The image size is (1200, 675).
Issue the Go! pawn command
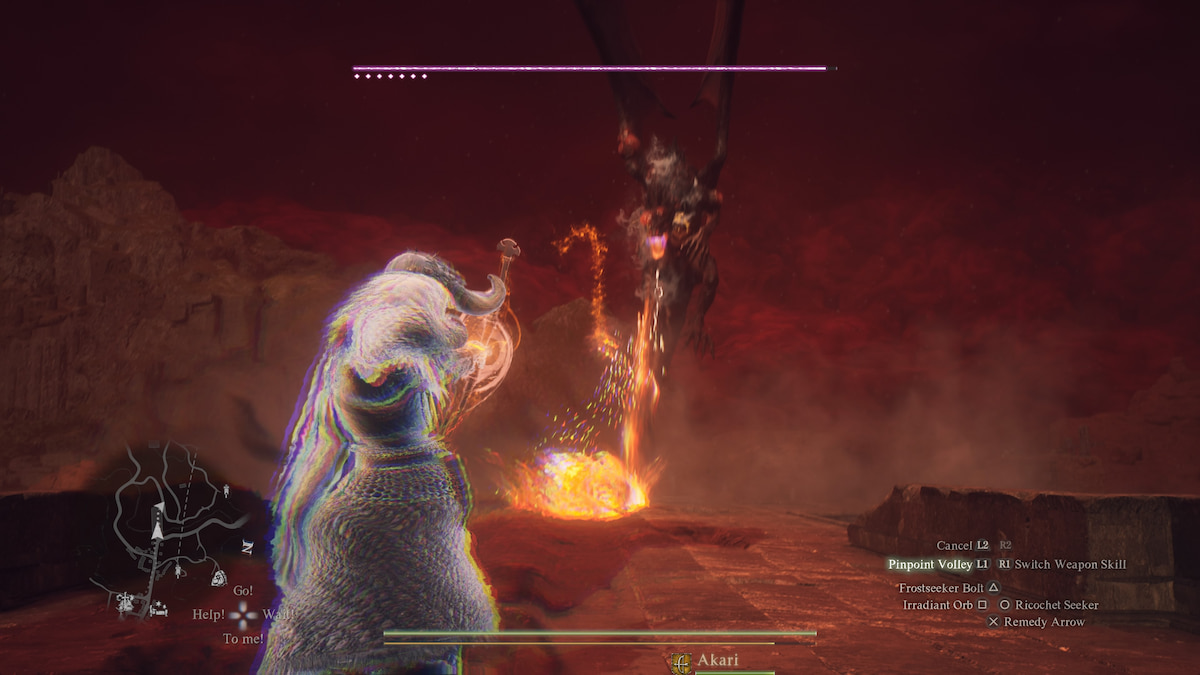243,591
